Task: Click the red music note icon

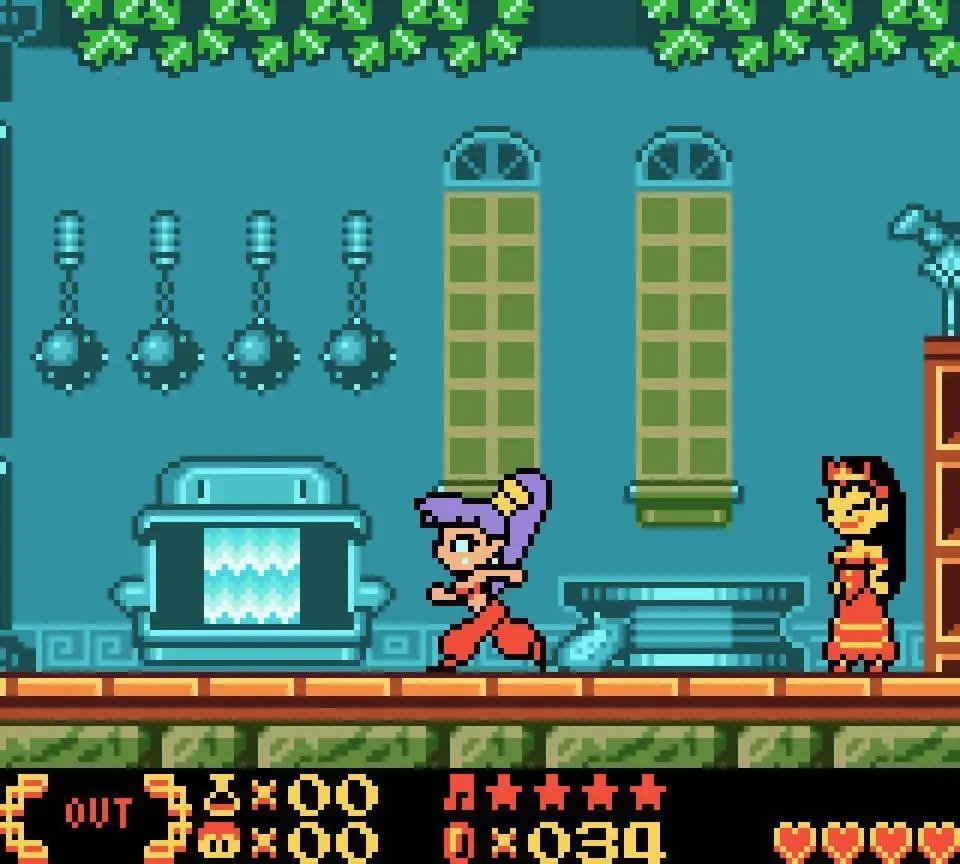Action: tap(461, 793)
